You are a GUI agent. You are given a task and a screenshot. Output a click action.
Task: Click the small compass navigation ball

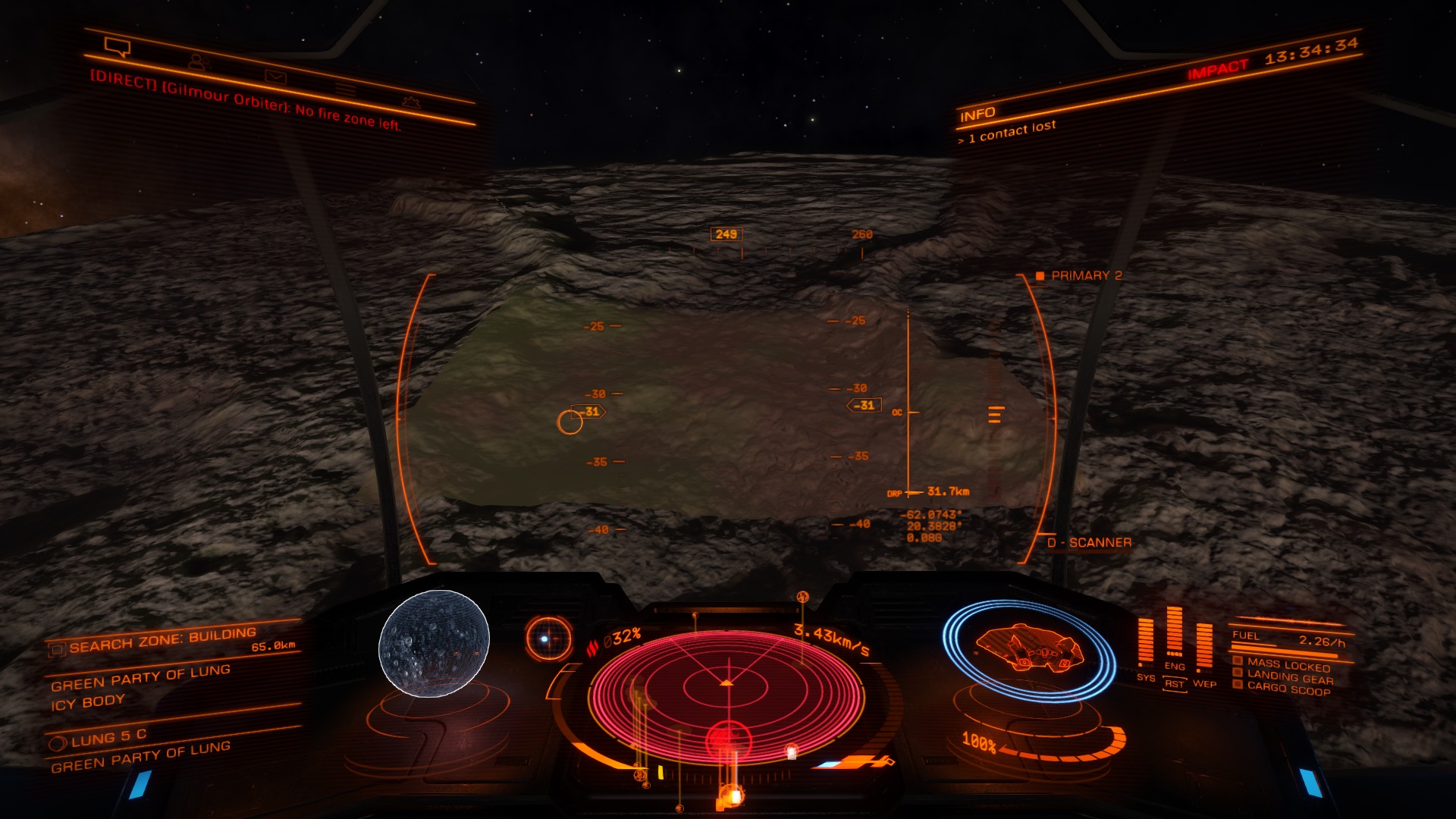click(548, 639)
